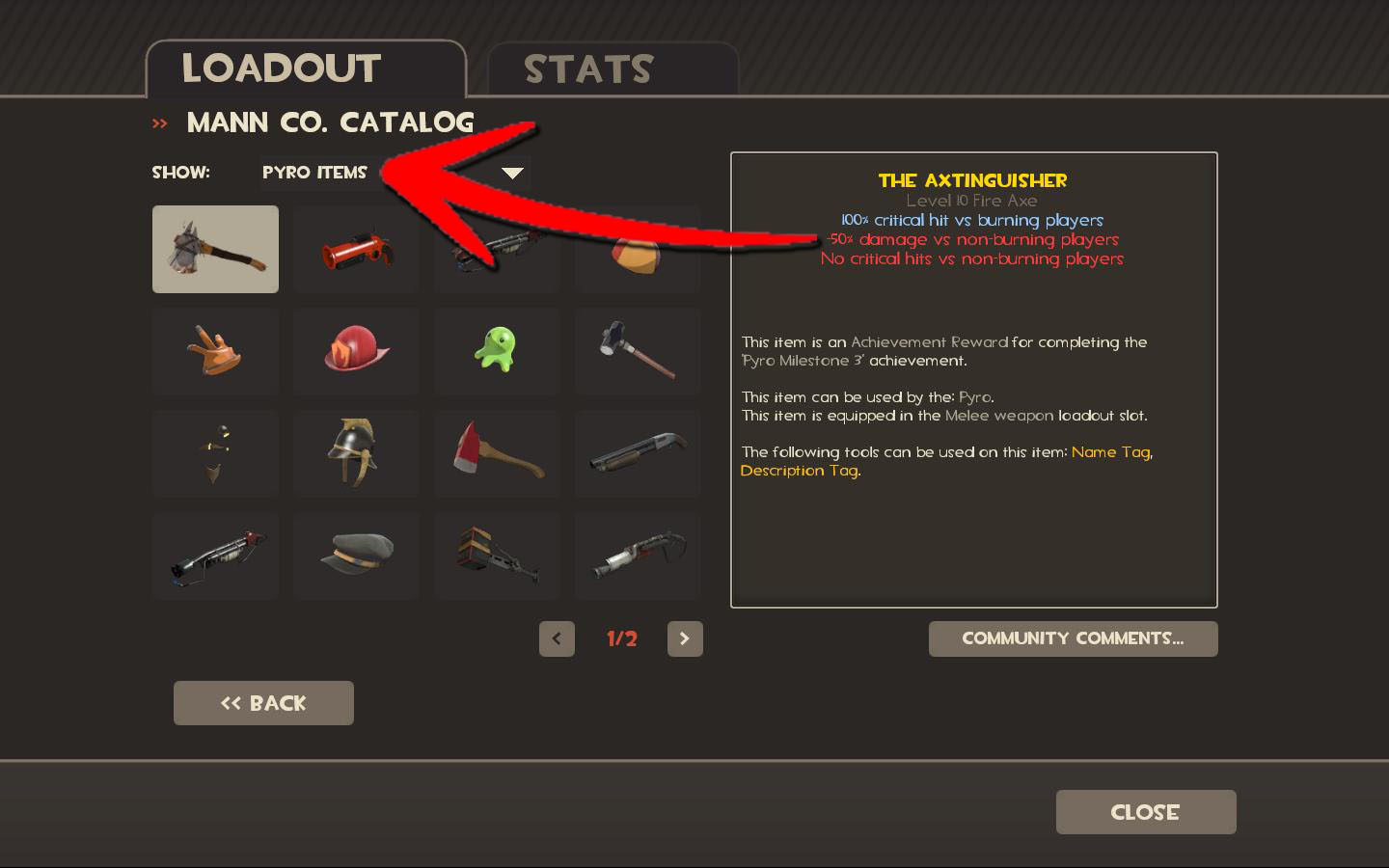Screen dimensions: 1389x868
Task: Click the stock Fire Axe icon
Action: (x=497, y=453)
